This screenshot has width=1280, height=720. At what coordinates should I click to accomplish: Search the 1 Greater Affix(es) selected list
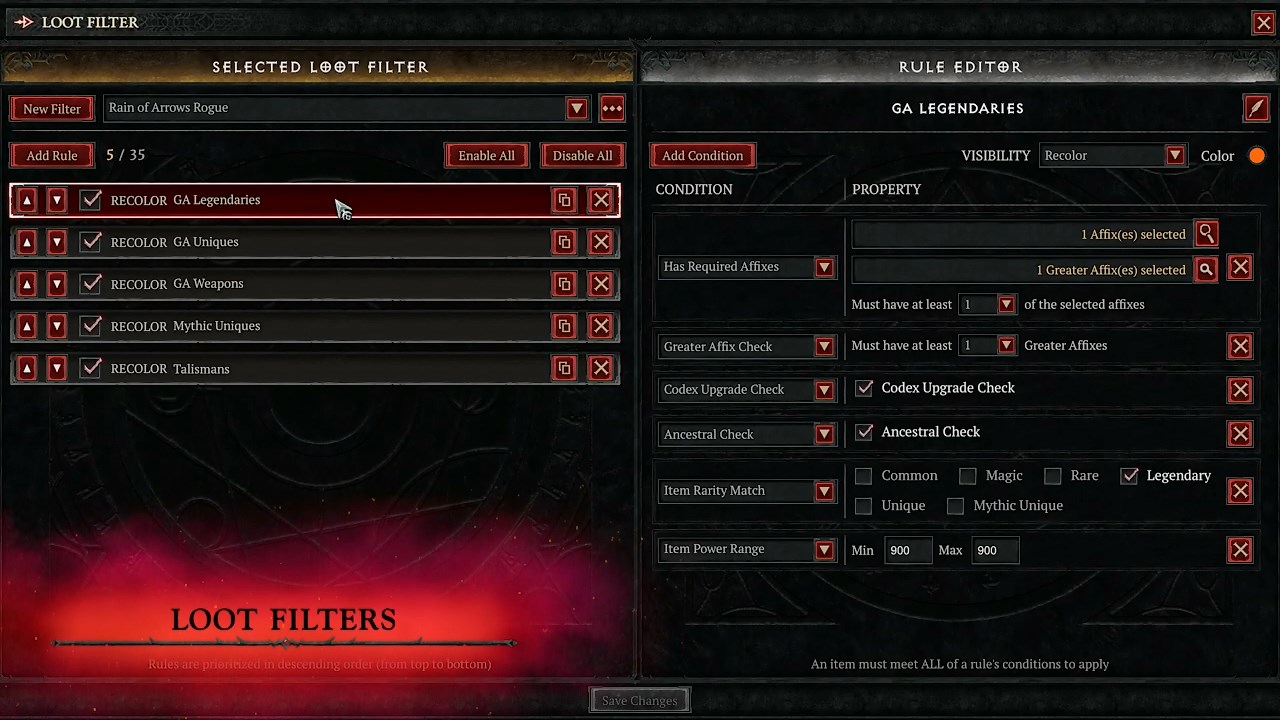coord(1206,270)
